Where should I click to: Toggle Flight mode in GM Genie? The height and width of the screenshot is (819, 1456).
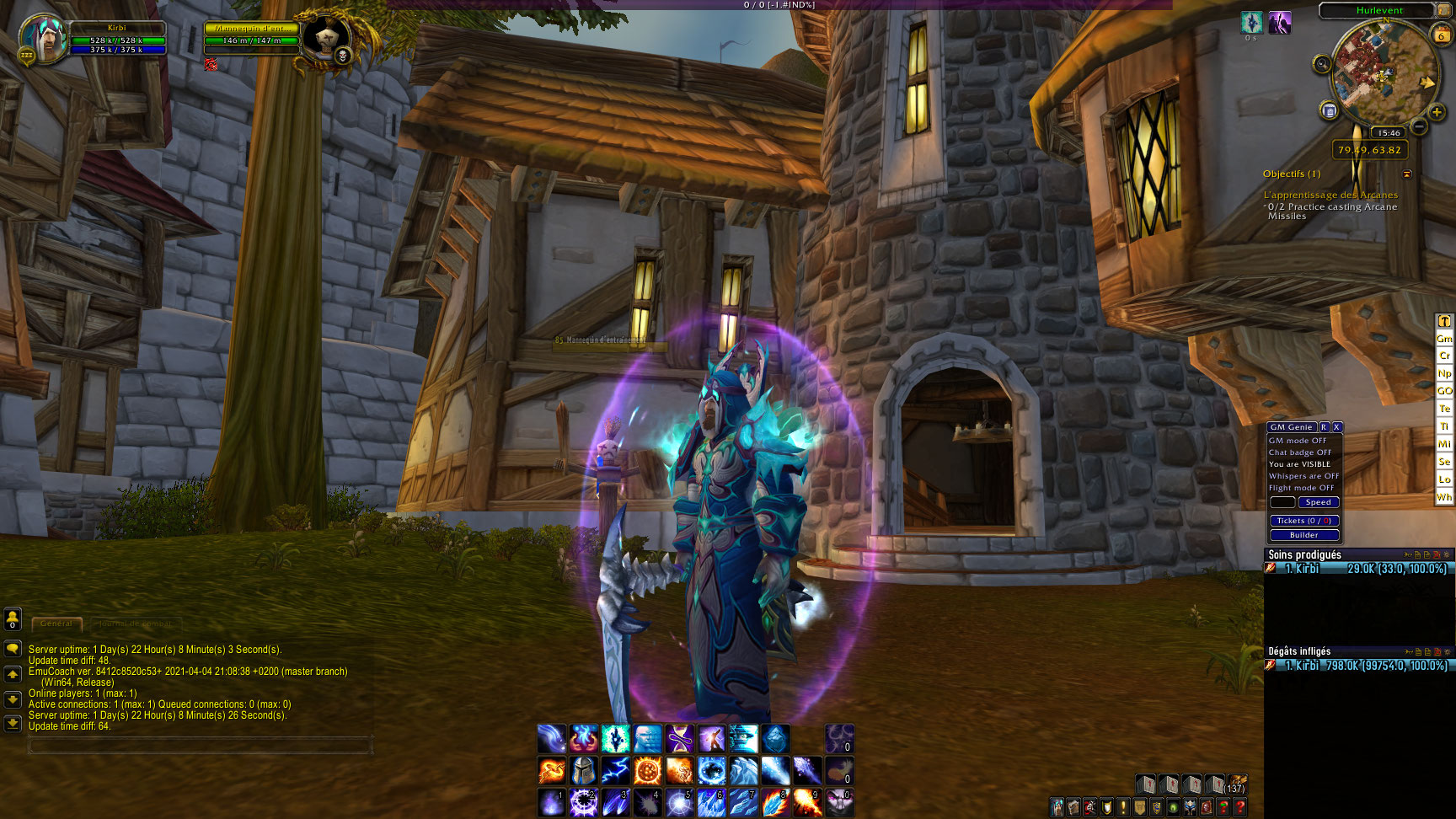coord(1301,488)
